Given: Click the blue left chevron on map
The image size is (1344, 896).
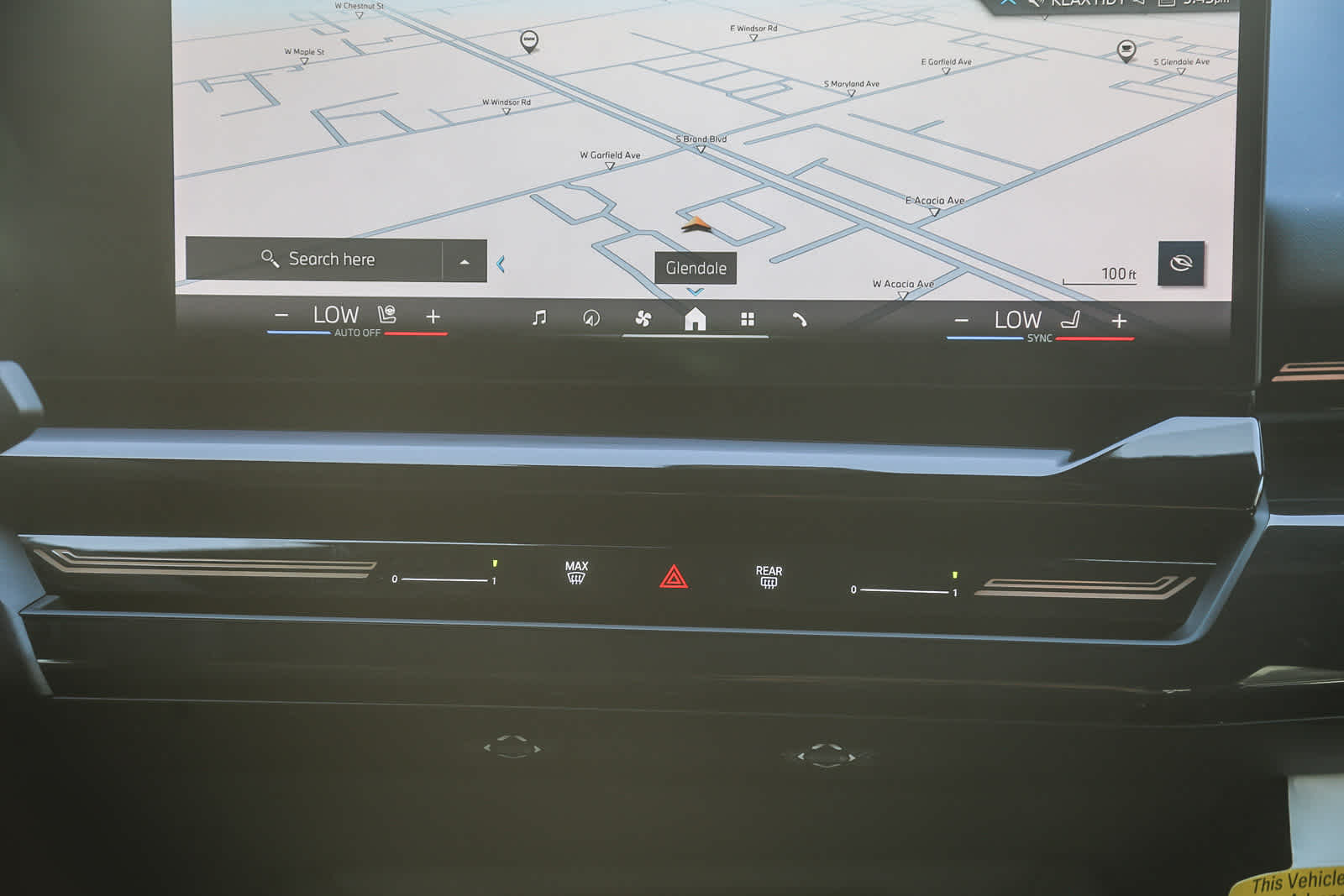Looking at the screenshot, I should (501, 265).
